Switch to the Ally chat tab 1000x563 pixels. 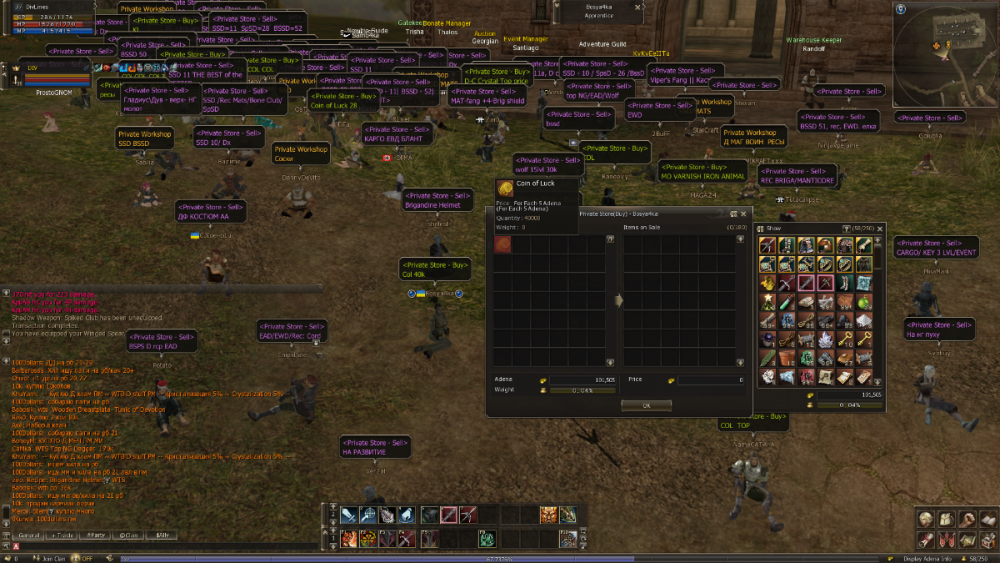(x=161, y=536)
